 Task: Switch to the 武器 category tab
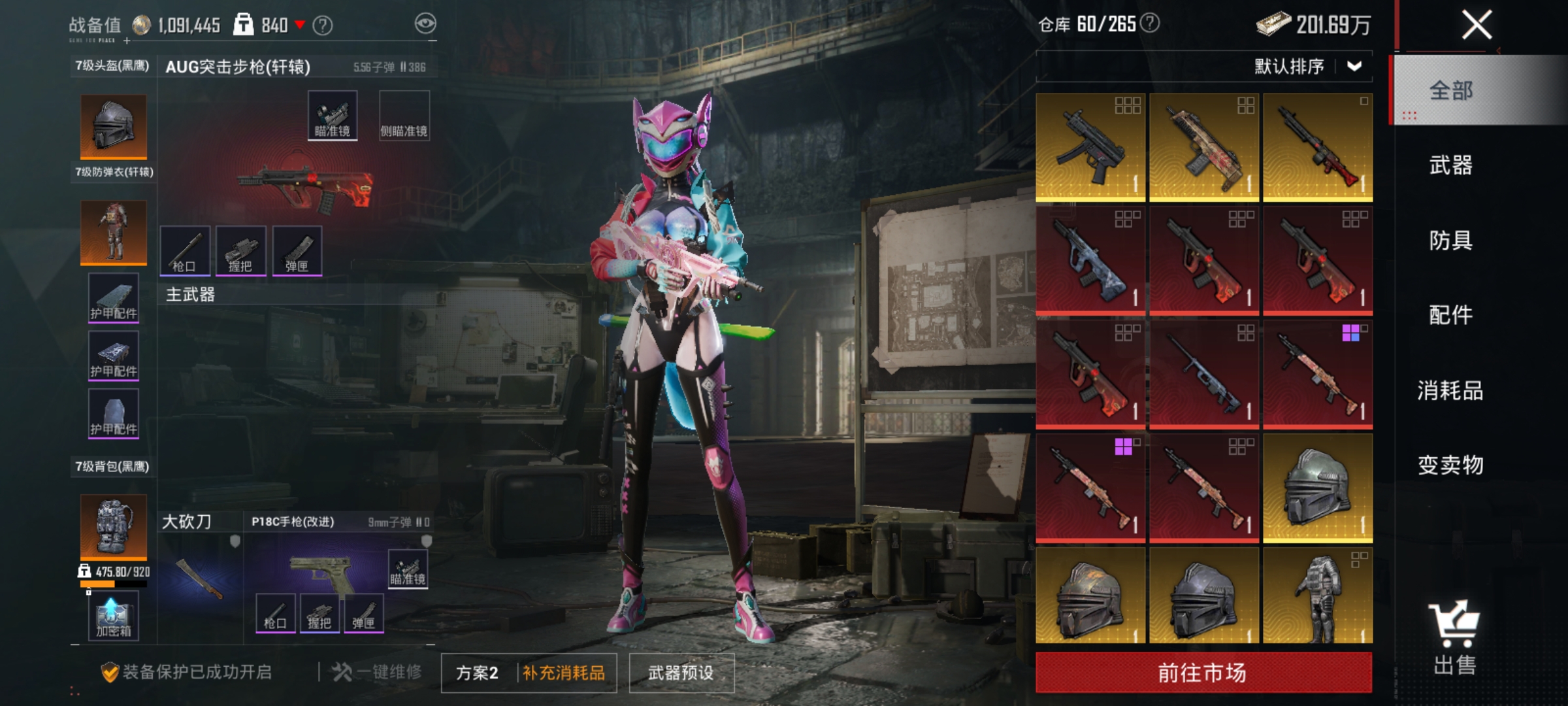(1450, 165)
